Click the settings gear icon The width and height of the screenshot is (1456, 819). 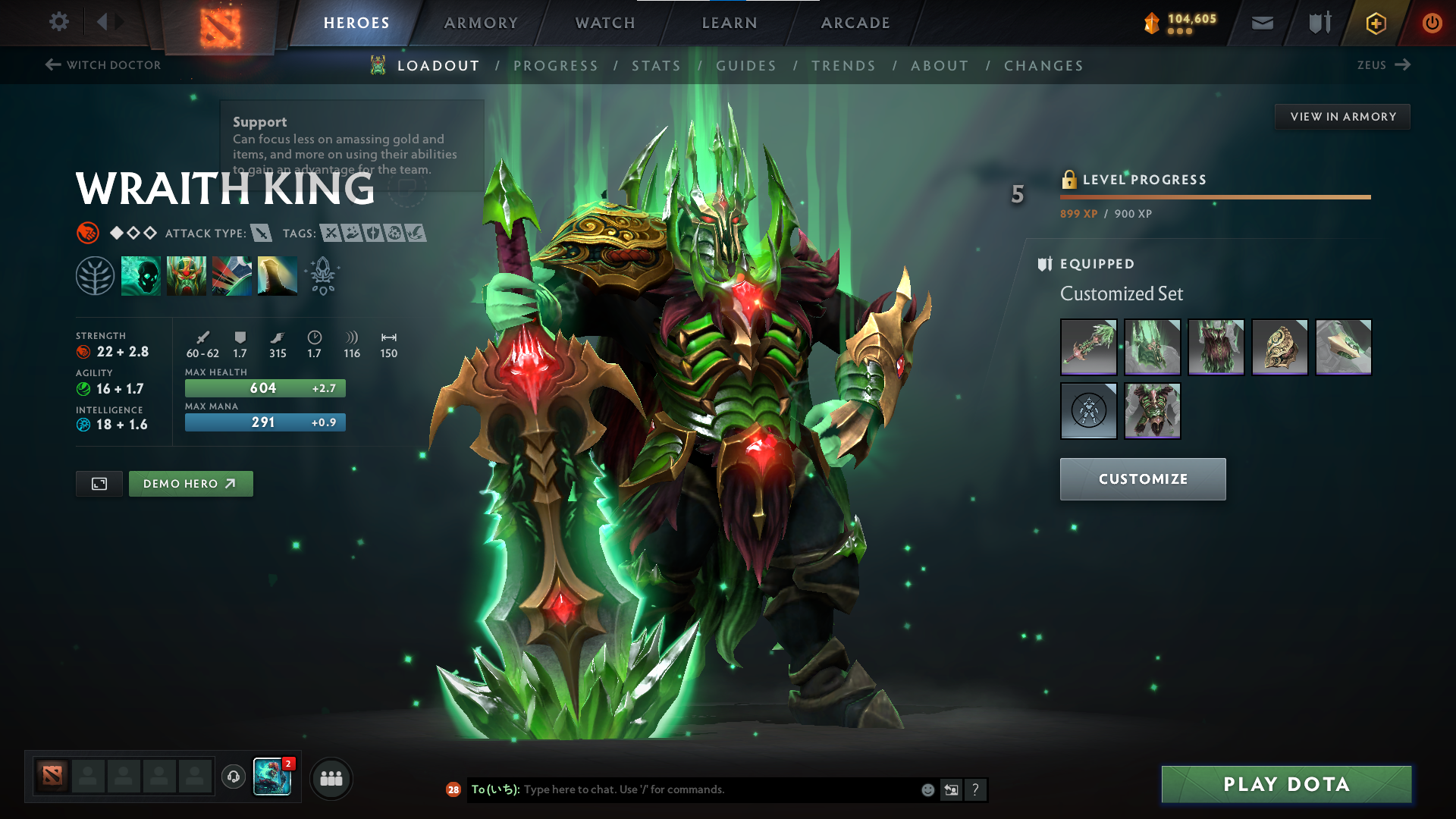58,22
